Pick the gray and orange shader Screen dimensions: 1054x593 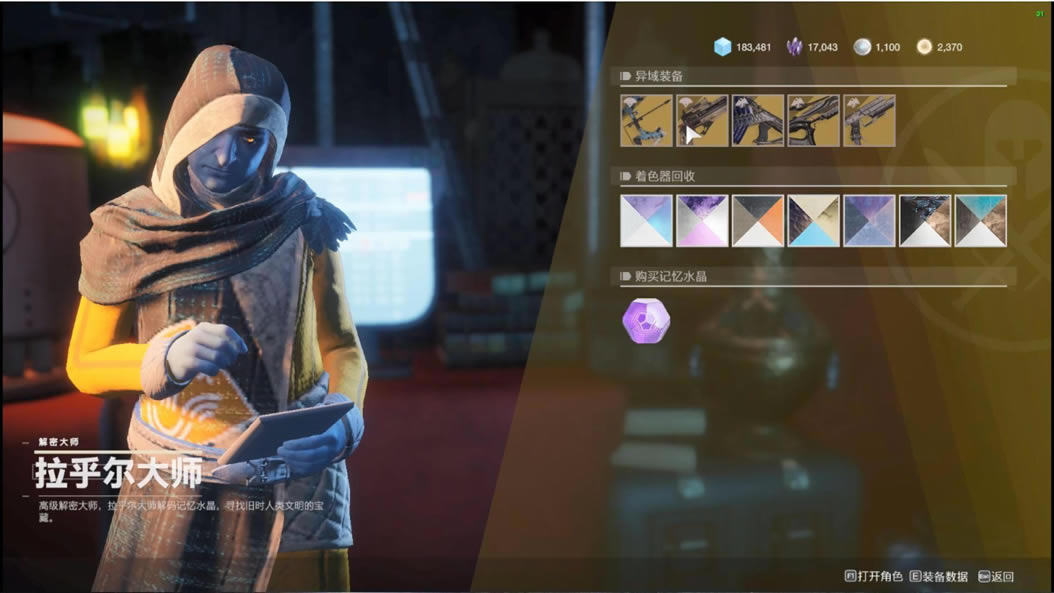758,220
